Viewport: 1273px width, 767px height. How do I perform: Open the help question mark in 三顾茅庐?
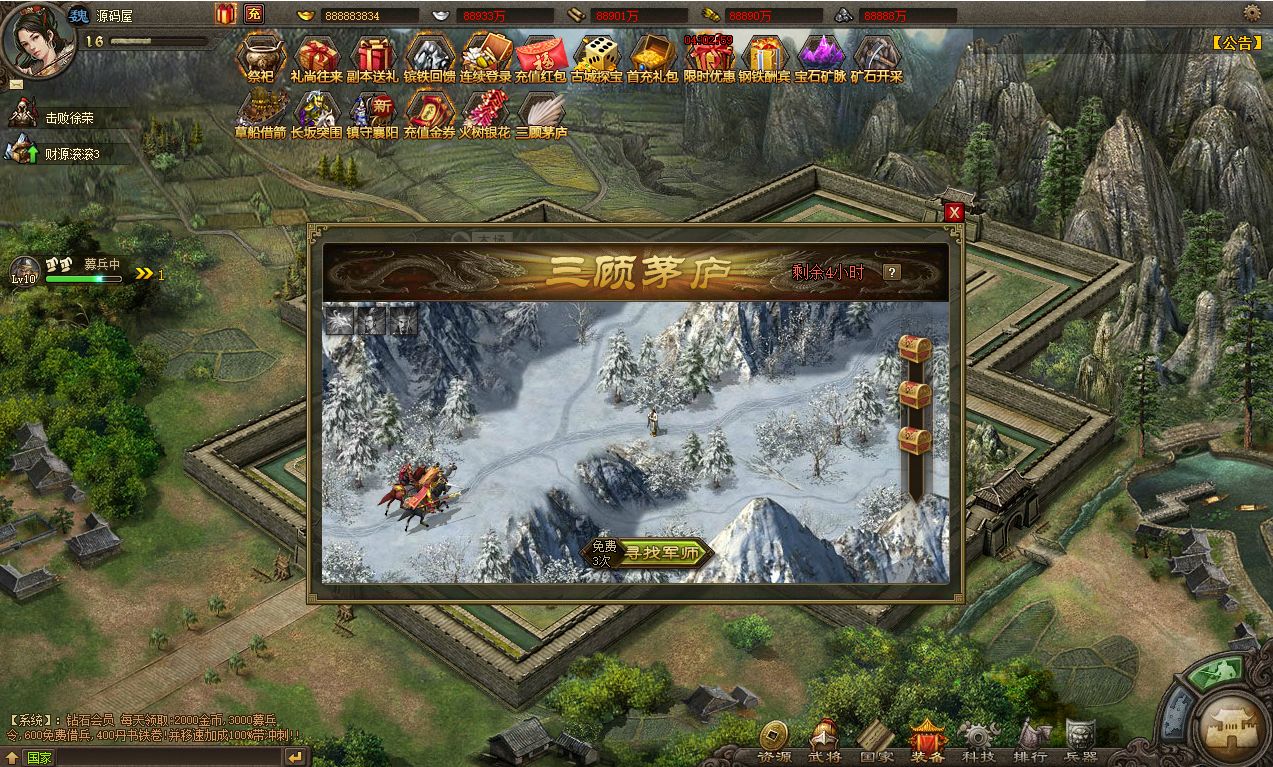click(891, 272)
